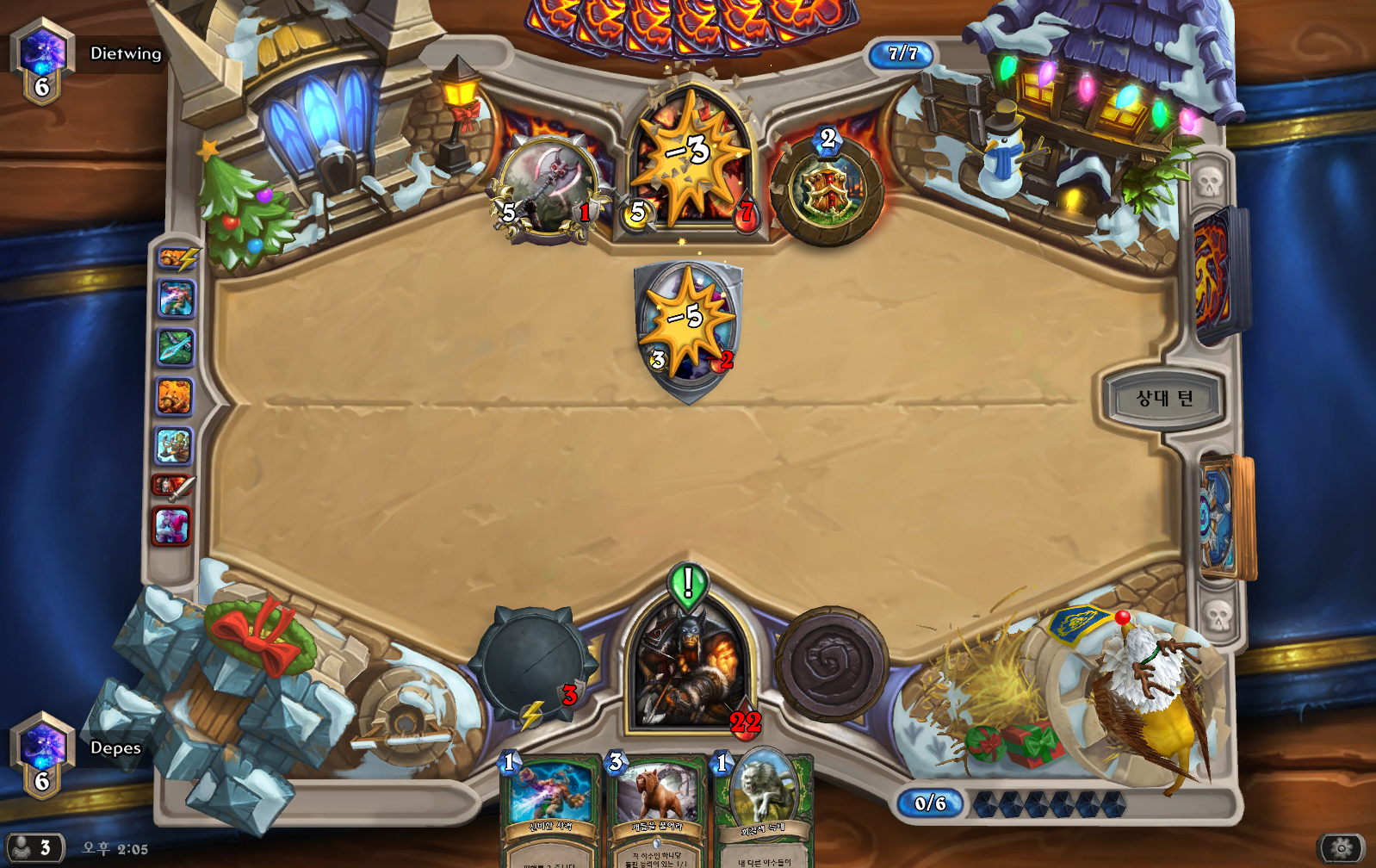View the goblin on ship history tile
The width and height of the screenshot is (1376, 868).
pos(175,446)
